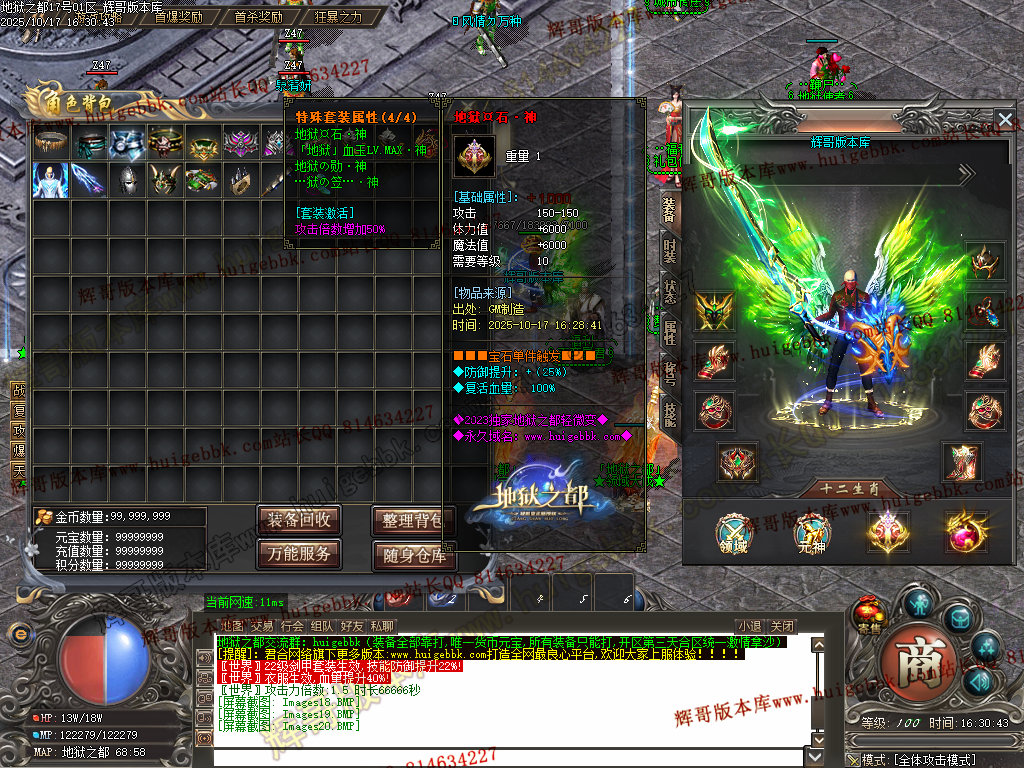Screen dimensions: 1024x768
Task: Open the 元神 spirit icon
Action: (x=811, y=531)
